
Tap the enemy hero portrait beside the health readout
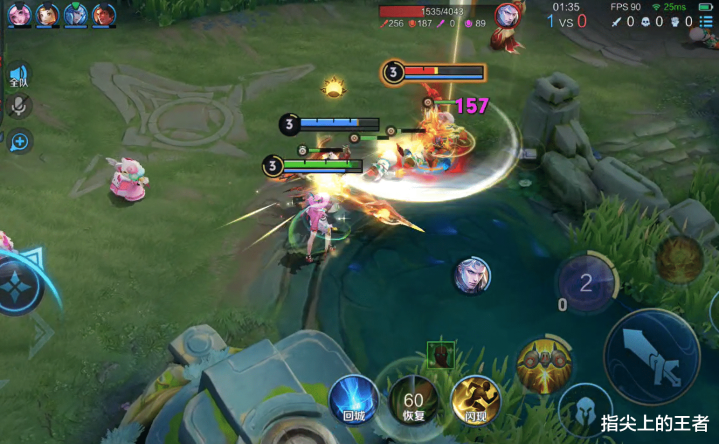click(x=508, y=15)
